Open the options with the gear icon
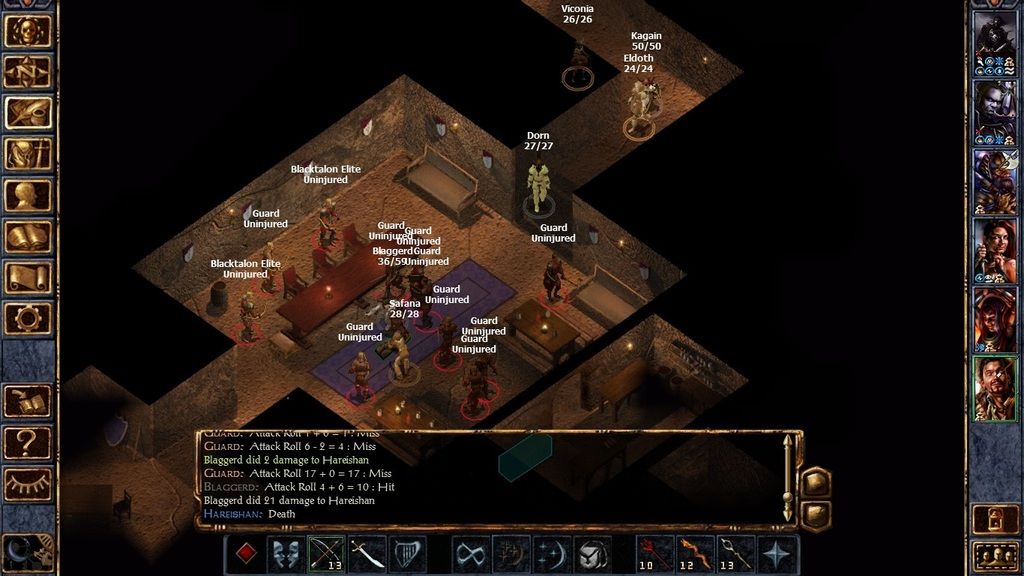The width and height of the screenshot is (1024, 576). [28, 318]
